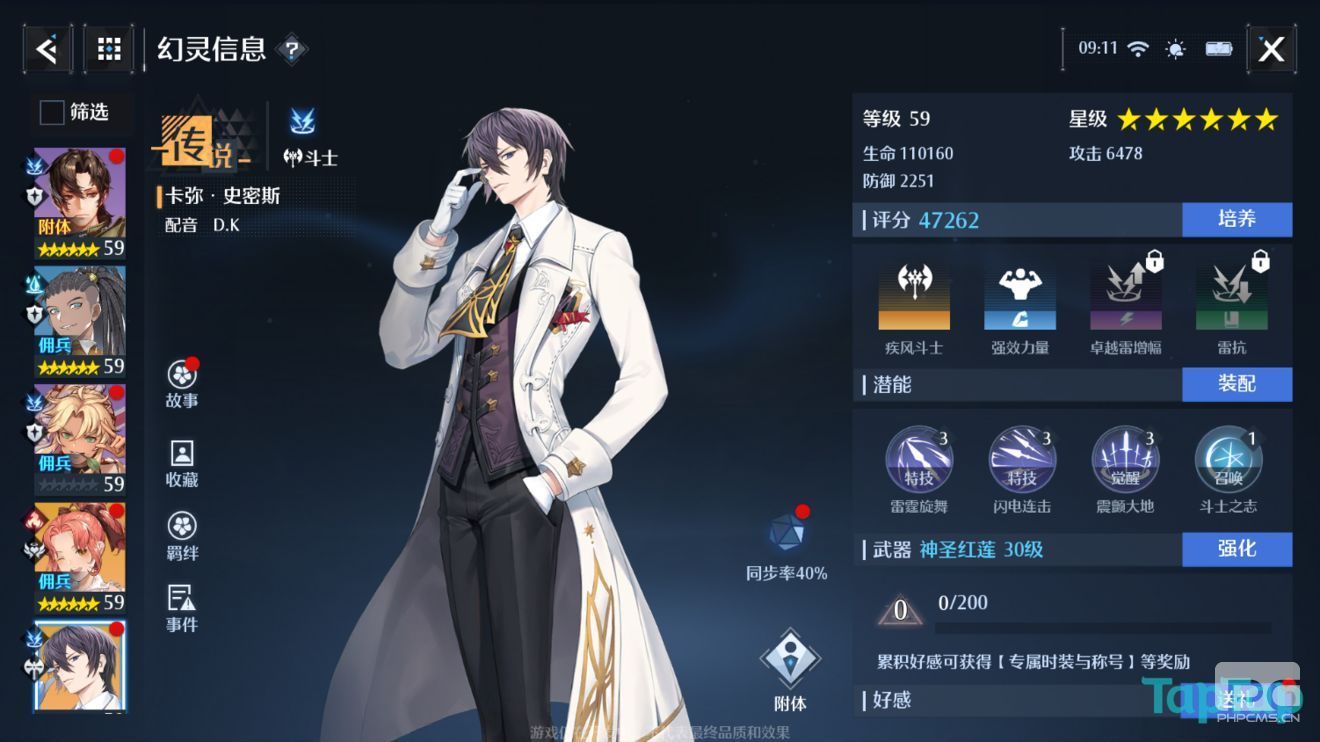The width and height of the screenshot is (1320, 742).
Task: View the 震颤大地 awakening skill
Action: (x=1126, y=460)
